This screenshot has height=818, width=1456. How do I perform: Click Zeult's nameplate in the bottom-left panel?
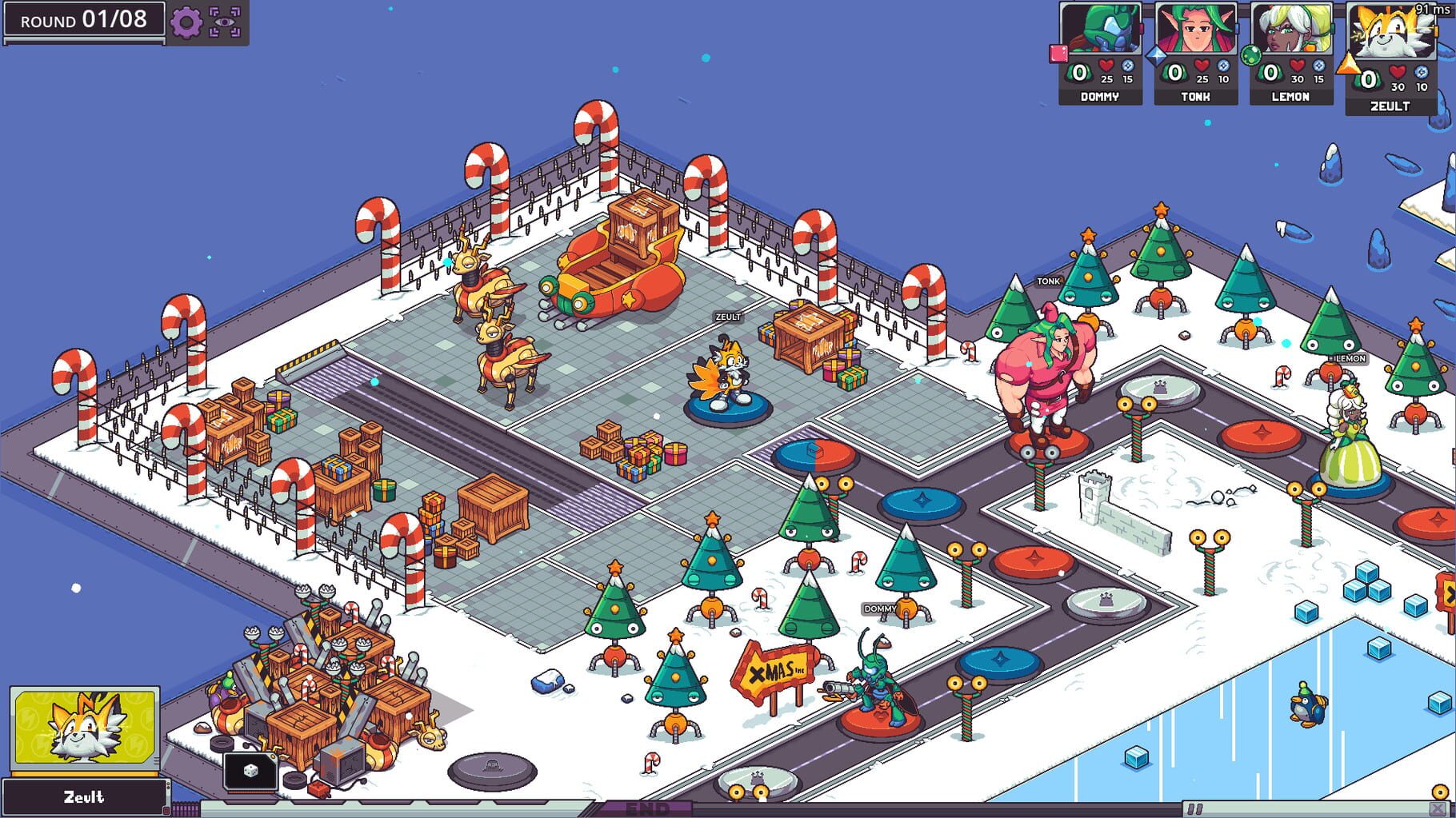pos(84,798)
